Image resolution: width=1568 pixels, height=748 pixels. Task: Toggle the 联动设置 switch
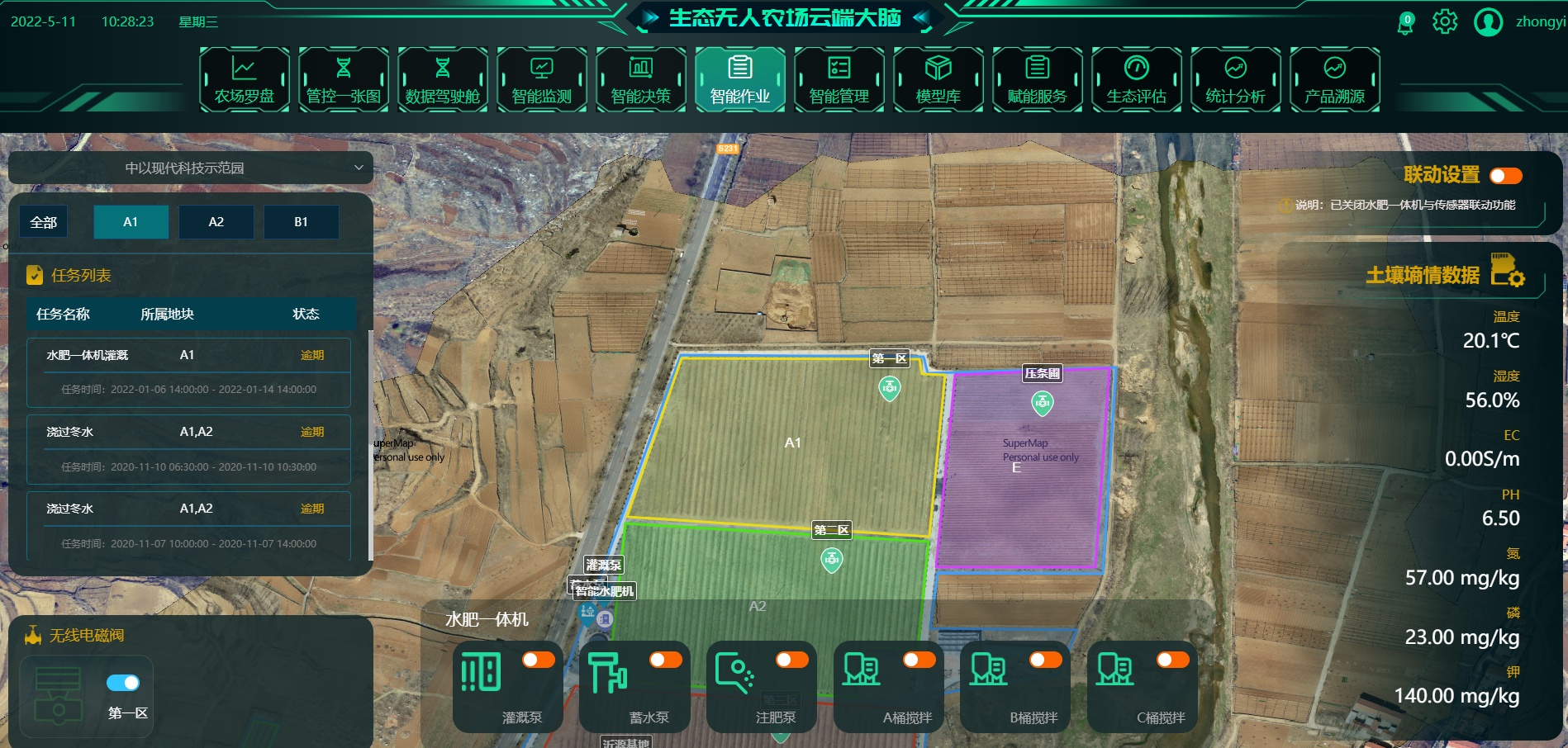(1505, 175)
